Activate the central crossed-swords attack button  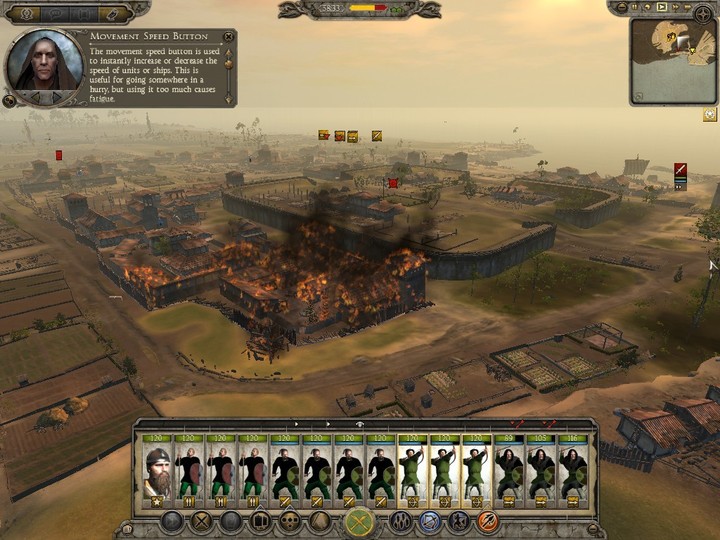click(360, 522)
